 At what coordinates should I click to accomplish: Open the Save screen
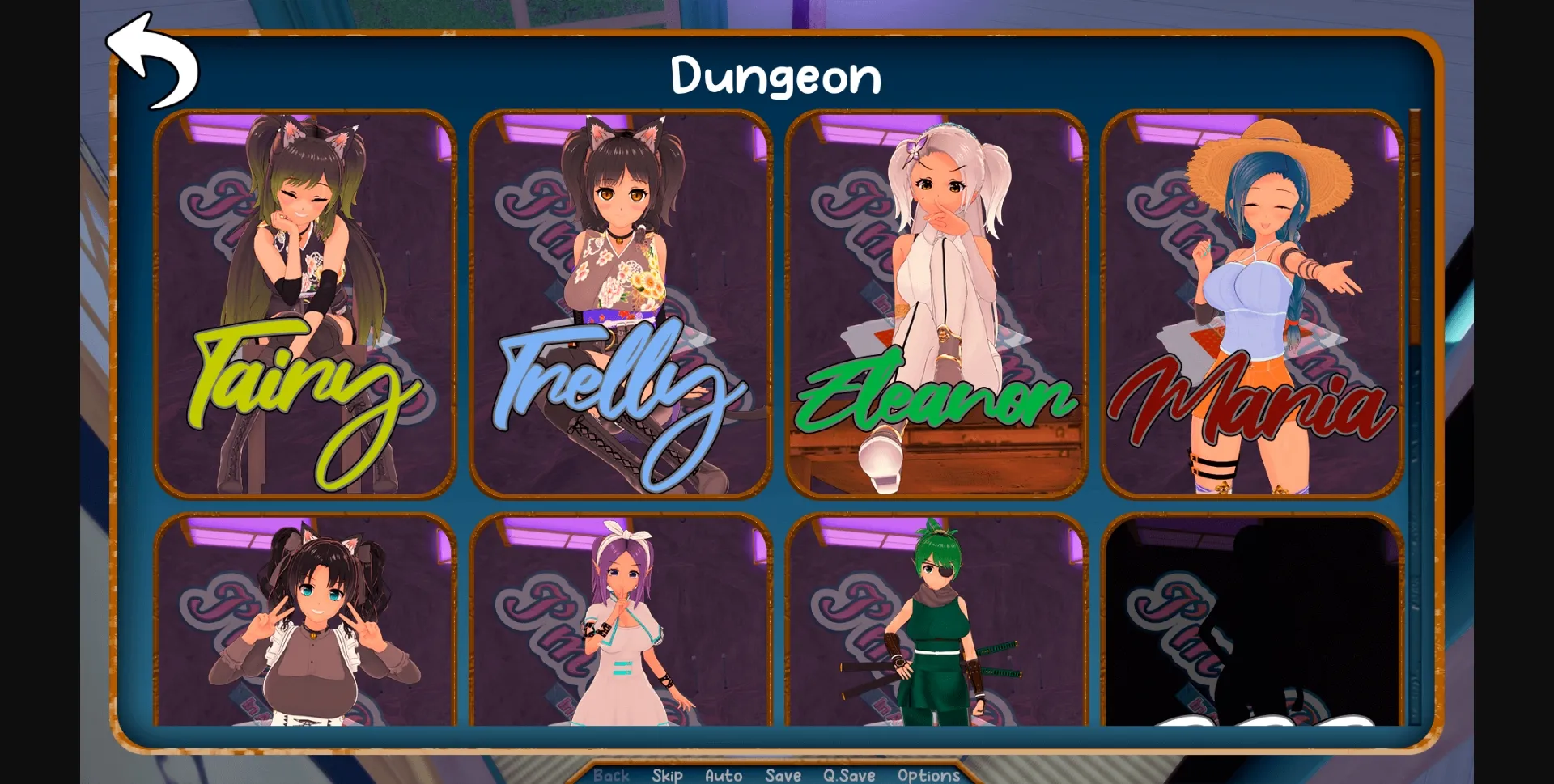pos(781,775)
